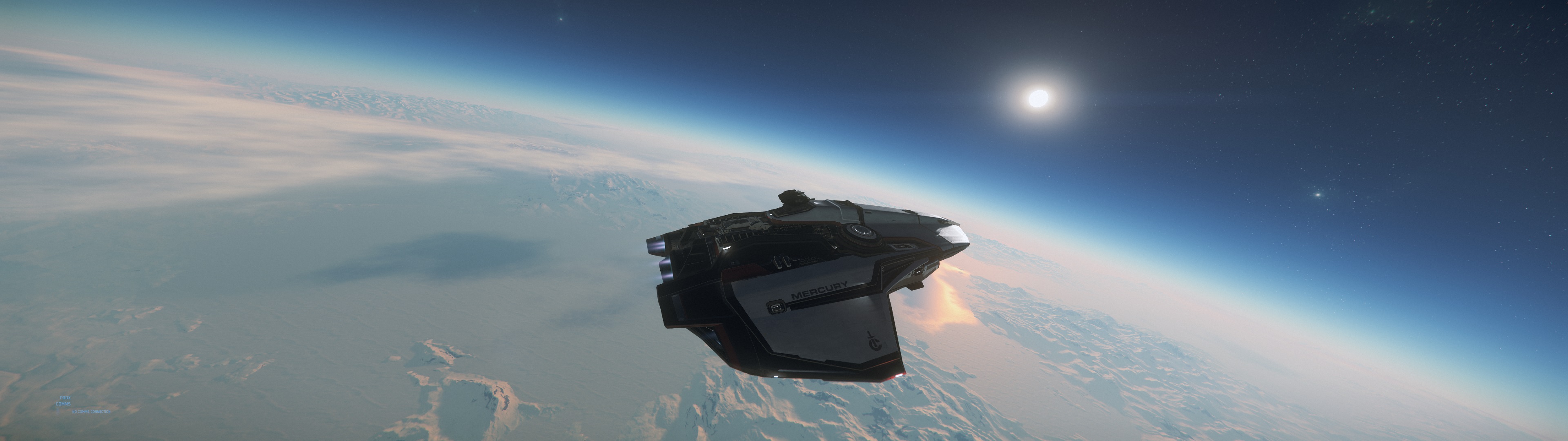
Task: Select the PROX COMMS channel indicator
Action: [64, 400]
